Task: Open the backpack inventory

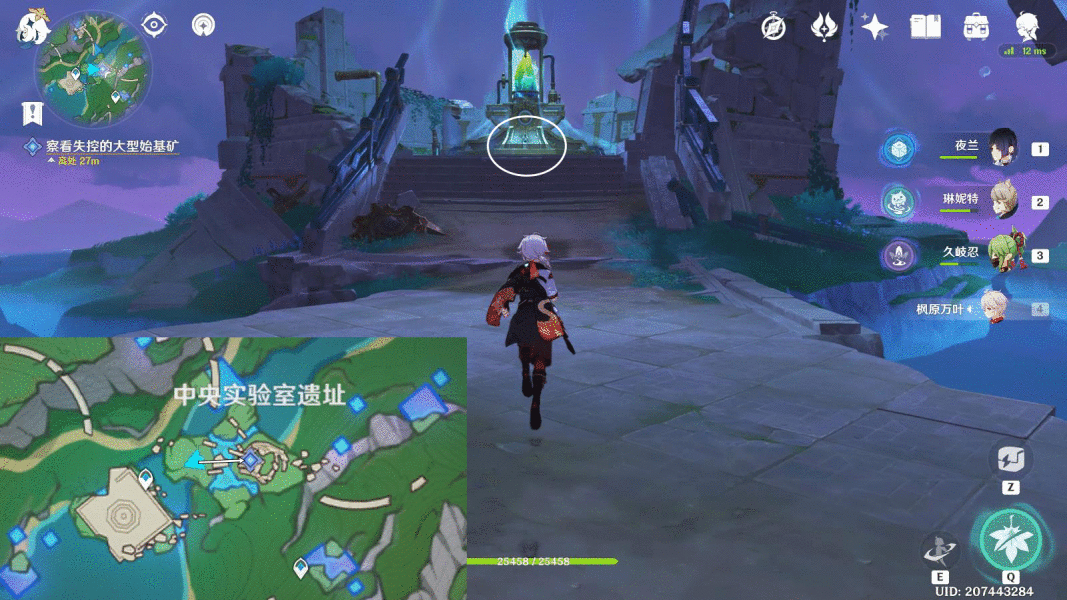Action: pos(976,27)
